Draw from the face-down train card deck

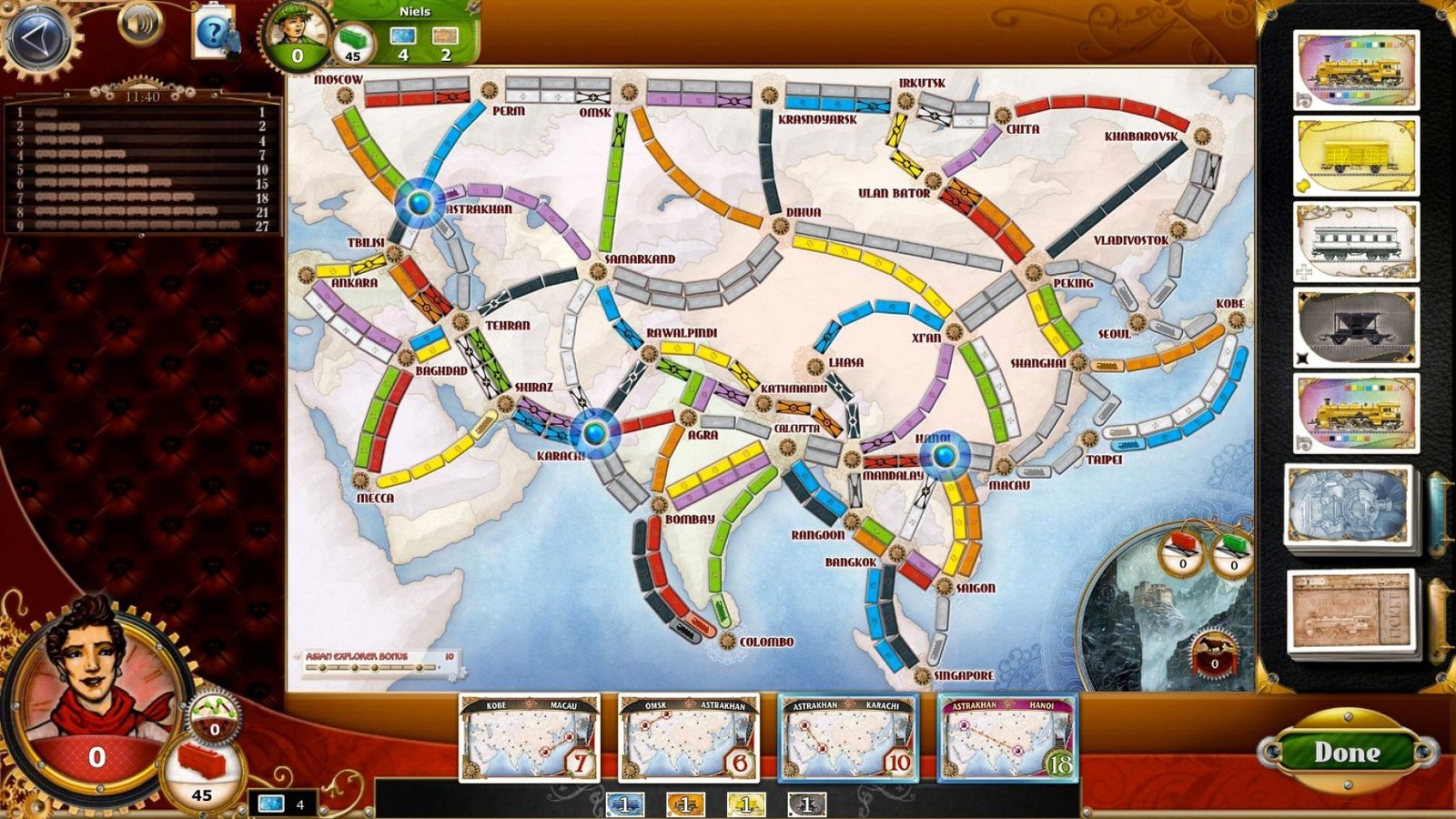[x=1350, y=506]
